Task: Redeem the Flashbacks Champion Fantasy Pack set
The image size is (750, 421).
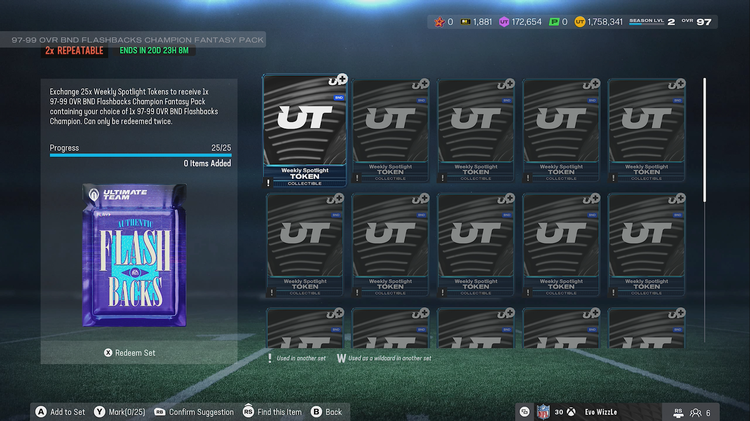Action: 130,352
